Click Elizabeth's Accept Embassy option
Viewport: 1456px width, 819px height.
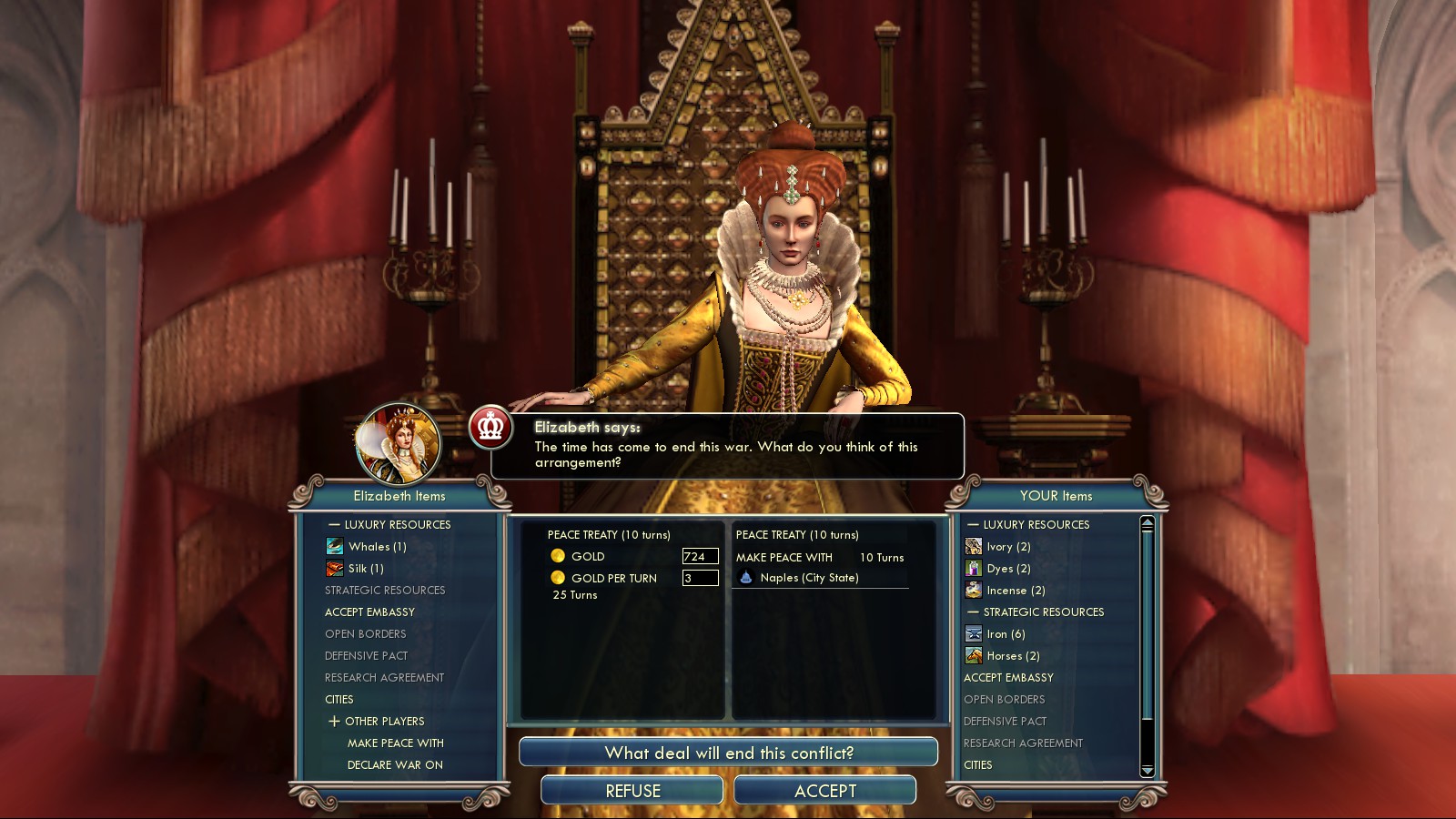369,612
